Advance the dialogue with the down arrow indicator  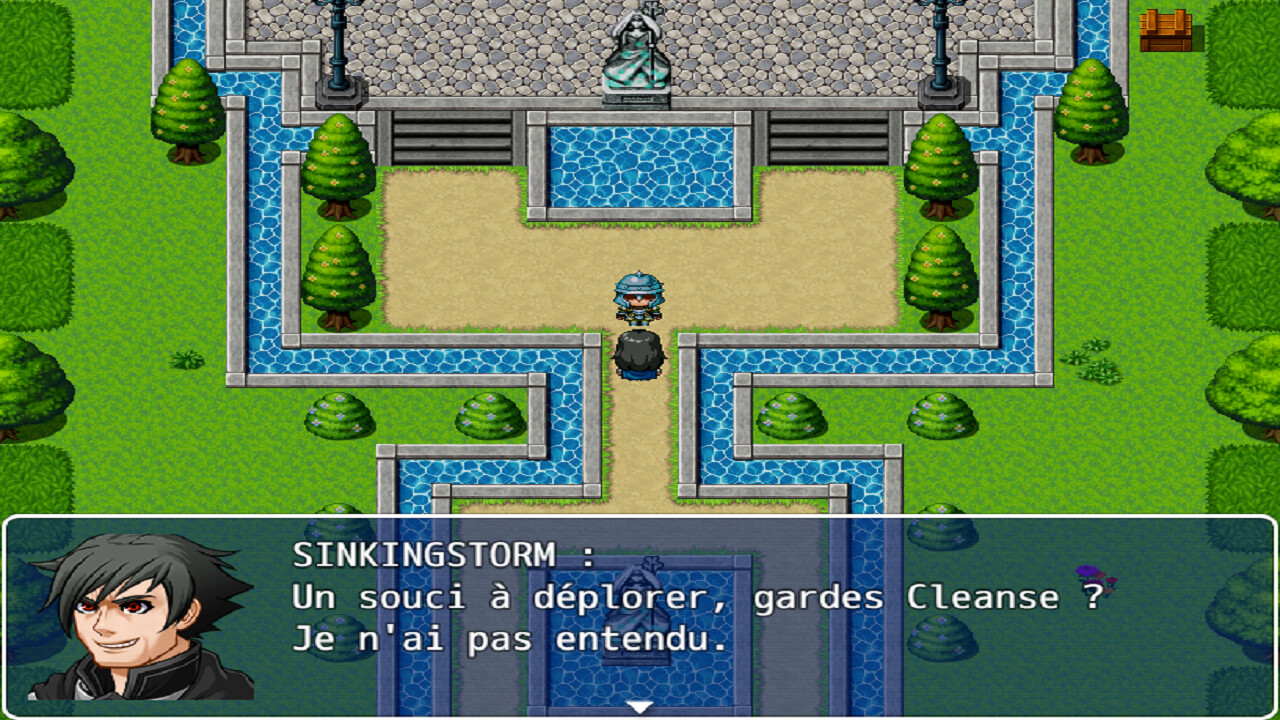637,705
